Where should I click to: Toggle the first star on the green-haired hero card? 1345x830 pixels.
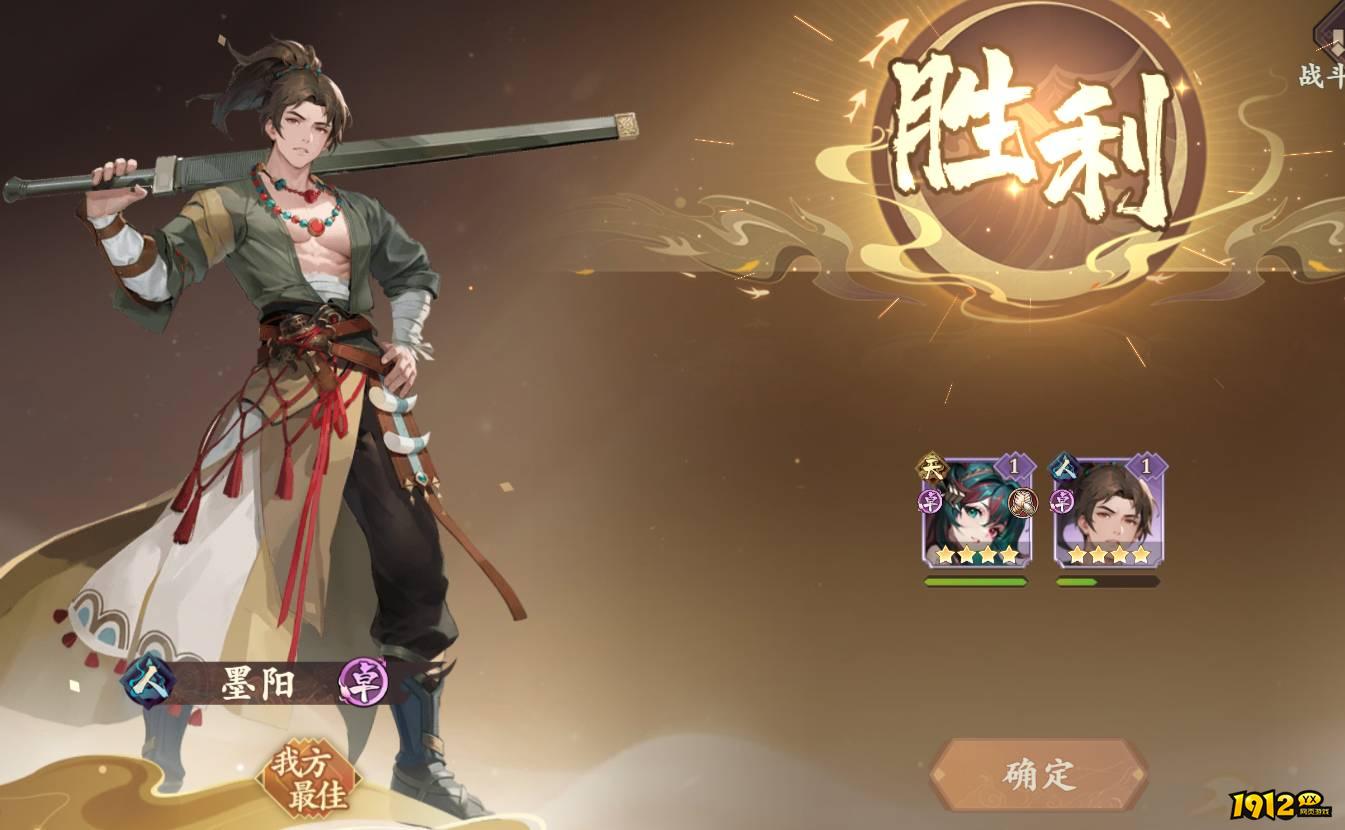tap(945, 554)
